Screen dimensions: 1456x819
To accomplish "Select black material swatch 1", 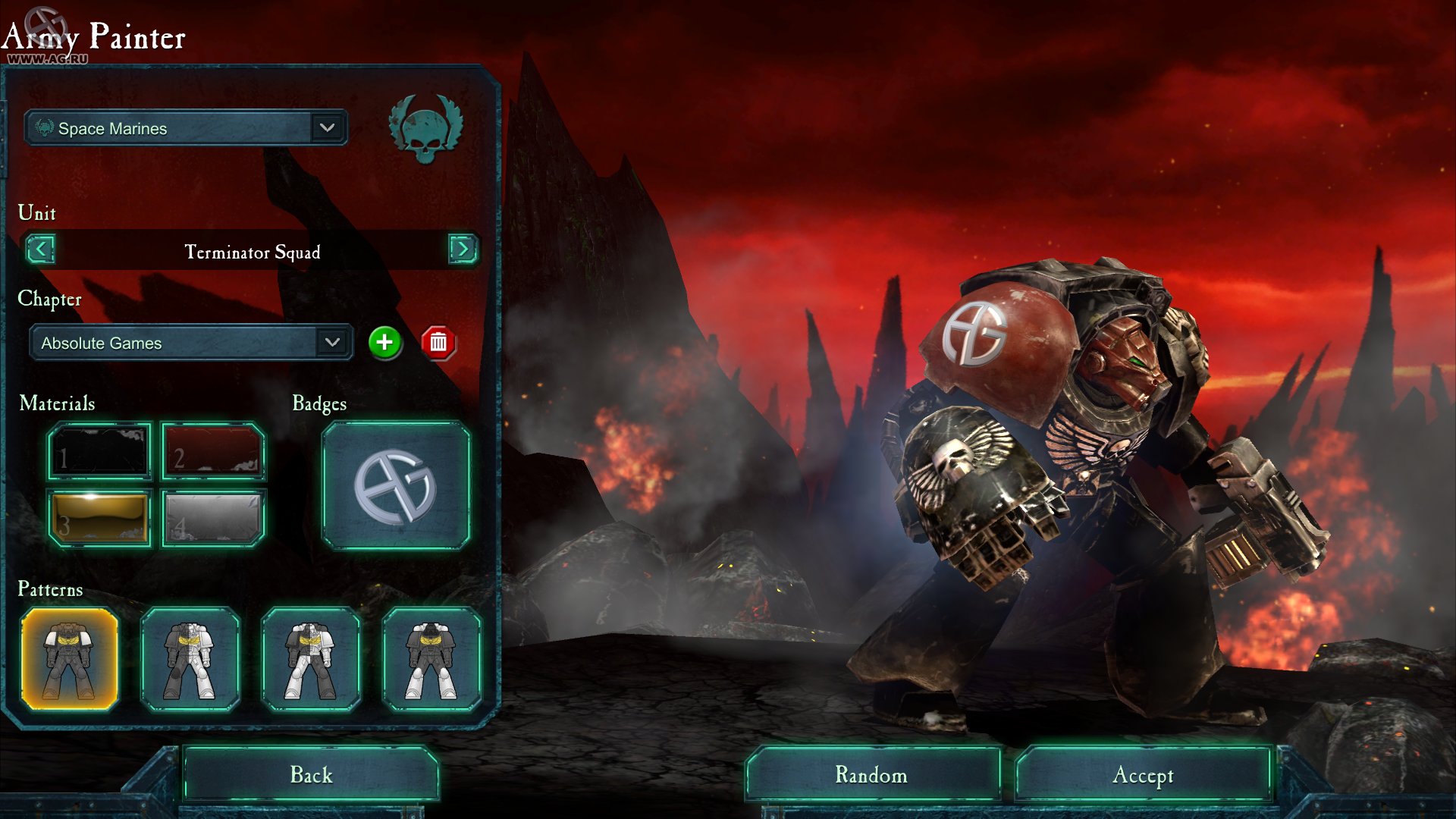I will 99,452.
